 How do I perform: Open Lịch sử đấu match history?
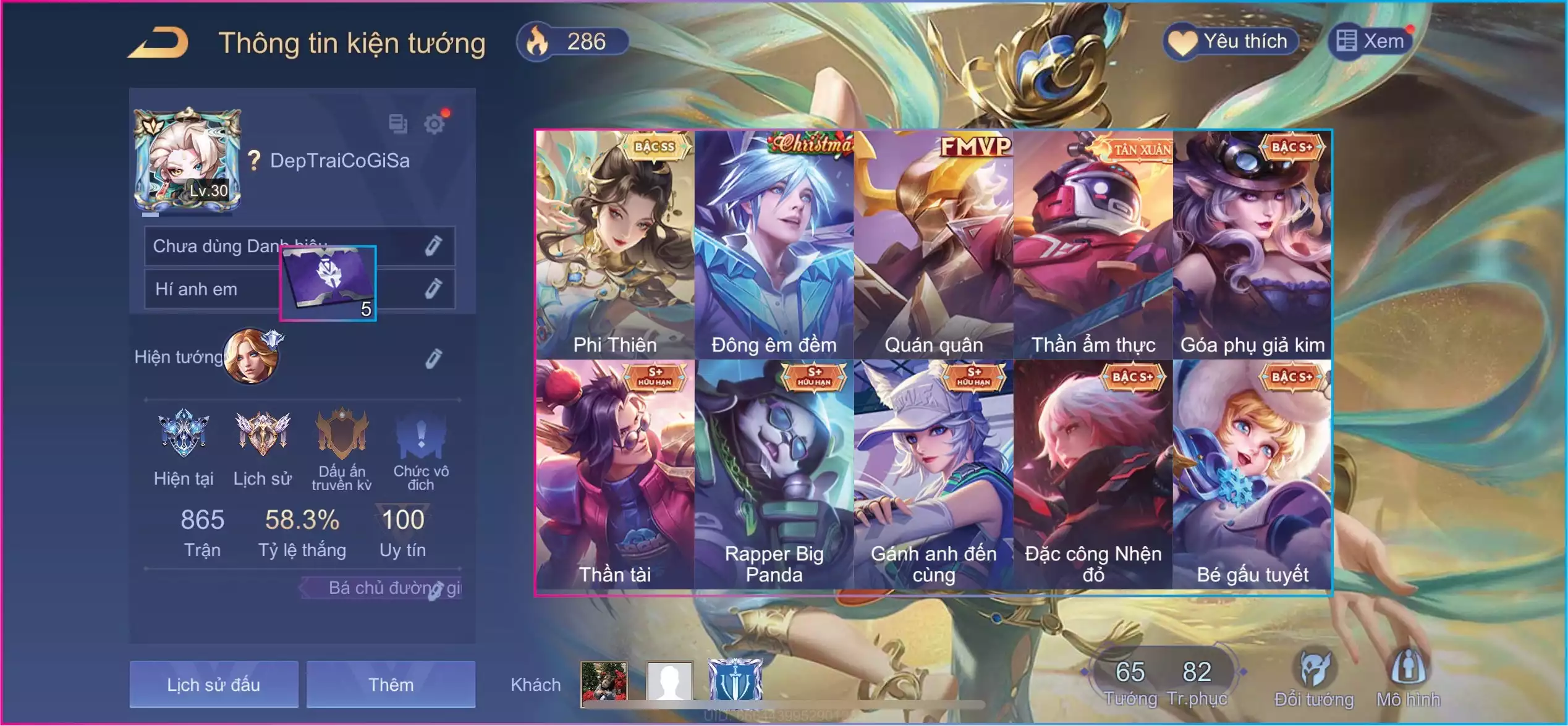tap(213, 685)
